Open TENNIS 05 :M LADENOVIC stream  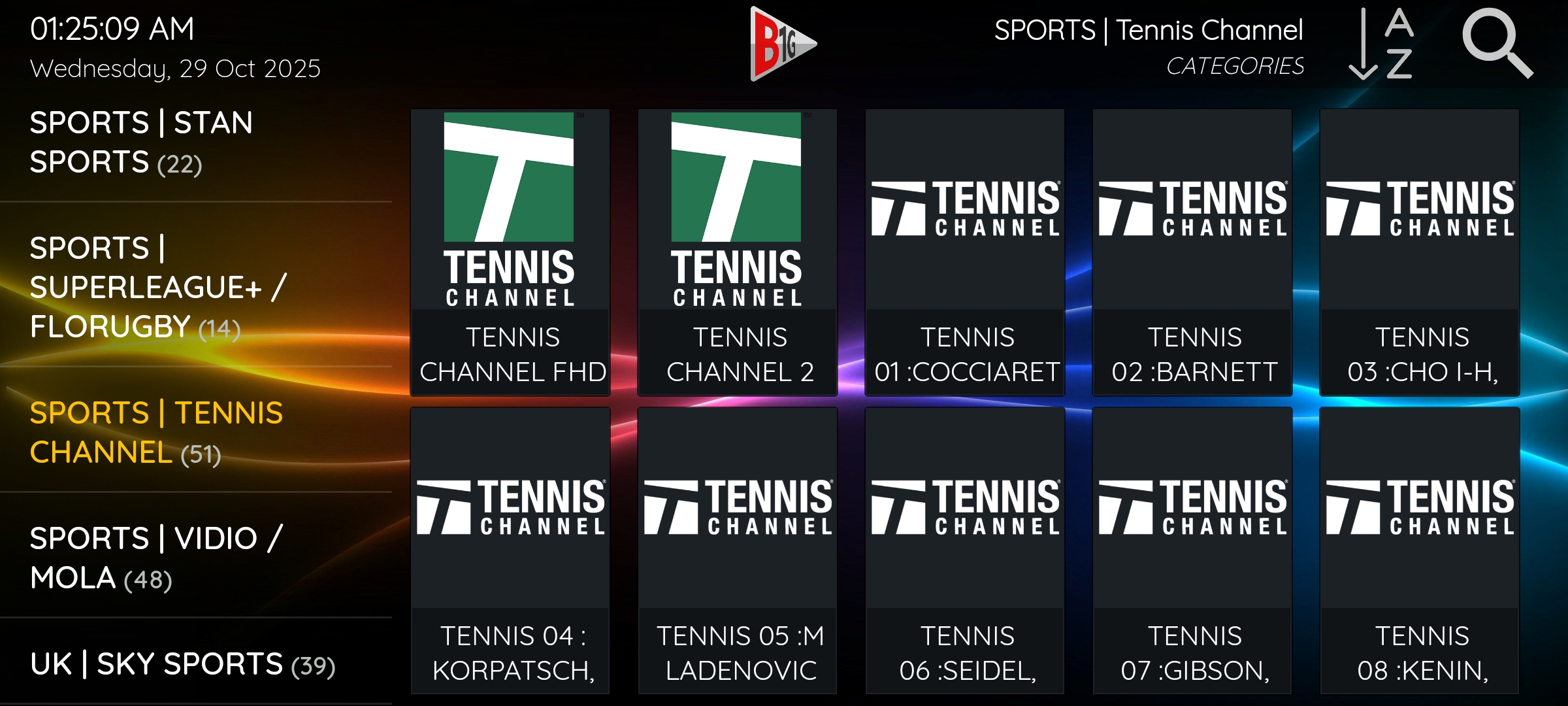[737, 549]
